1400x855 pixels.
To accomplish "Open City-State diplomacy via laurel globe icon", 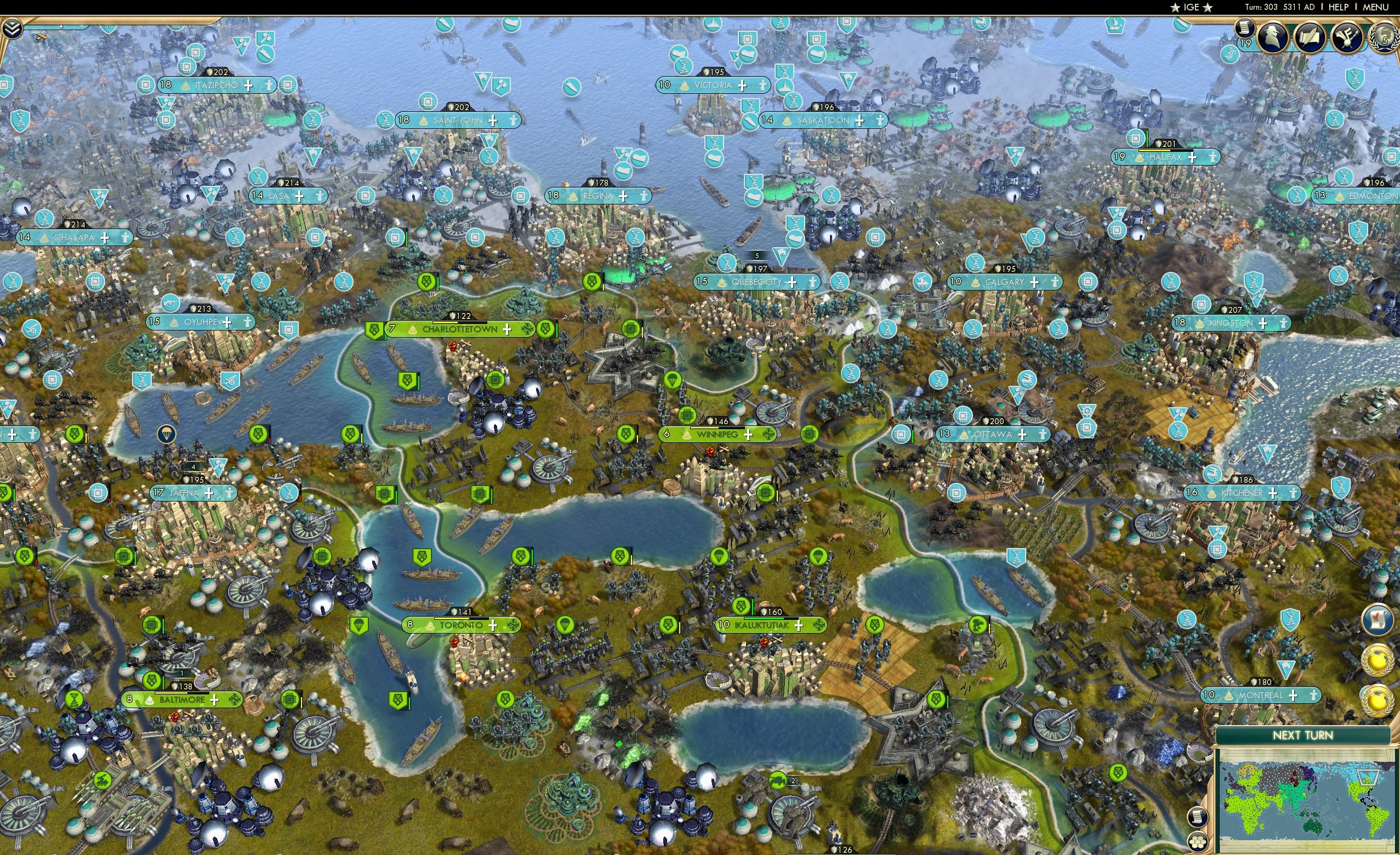I will point(1385,38).
